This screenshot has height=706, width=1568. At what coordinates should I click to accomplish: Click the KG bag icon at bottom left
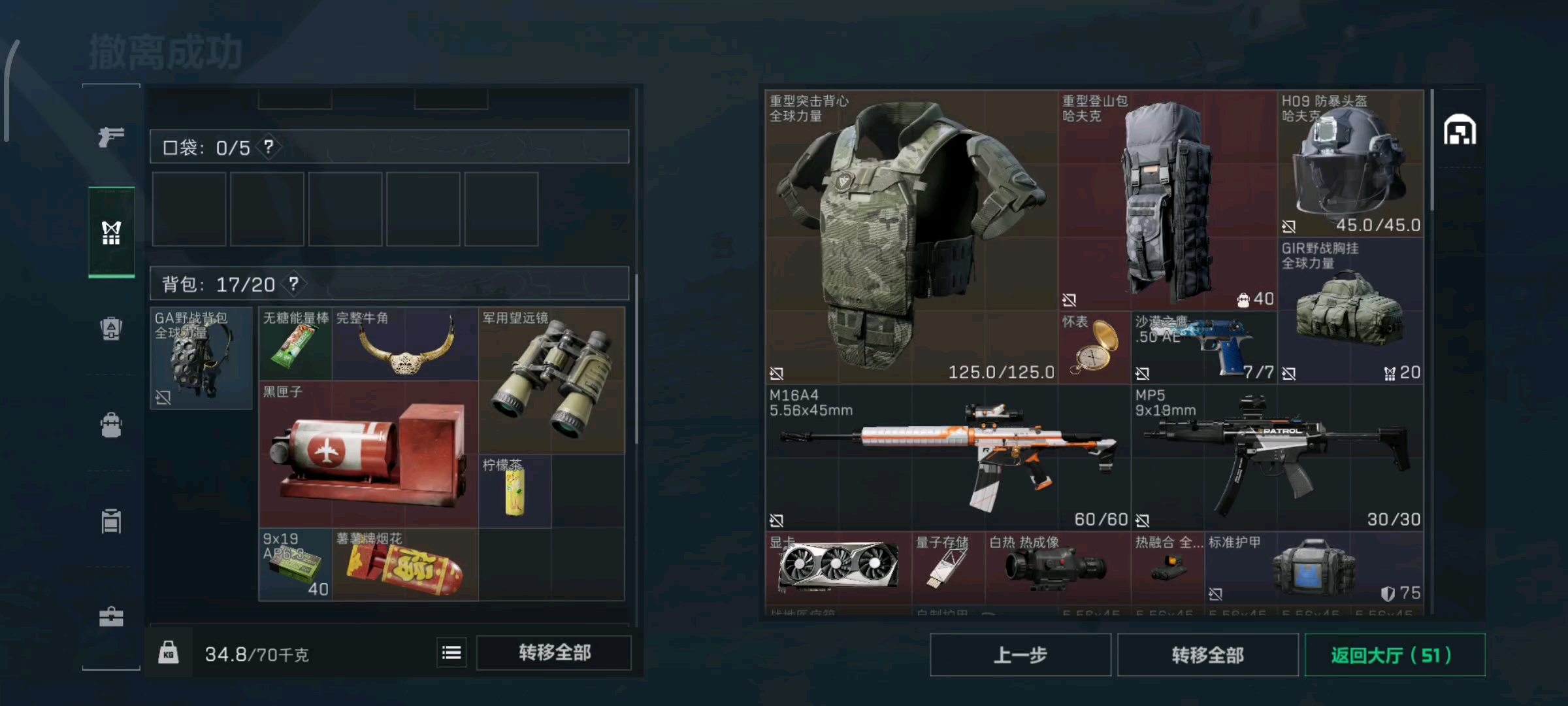pos(167,653)
